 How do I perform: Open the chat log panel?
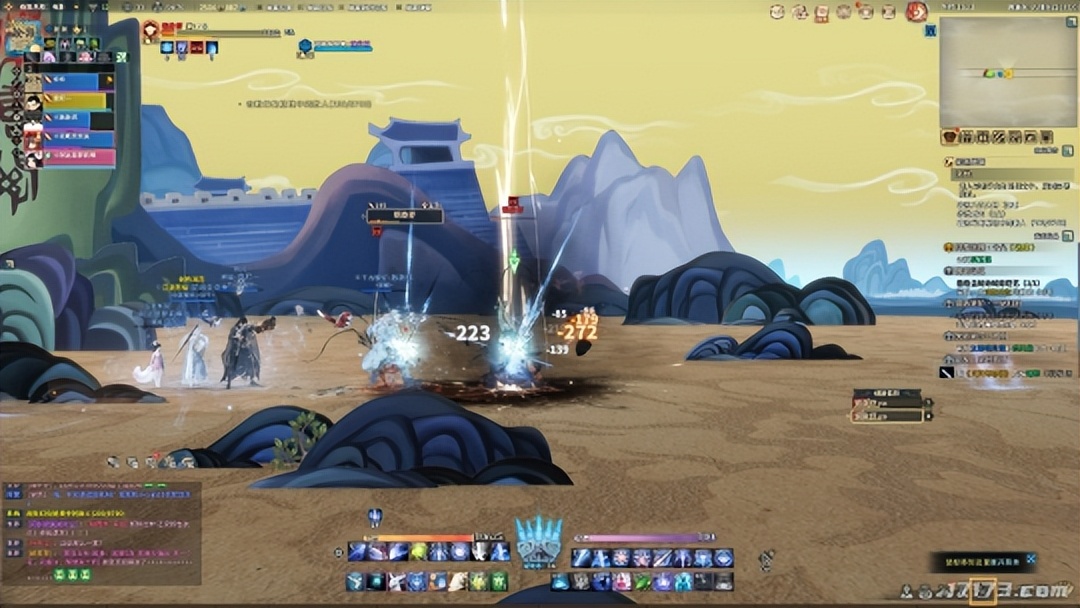(102, 532)
